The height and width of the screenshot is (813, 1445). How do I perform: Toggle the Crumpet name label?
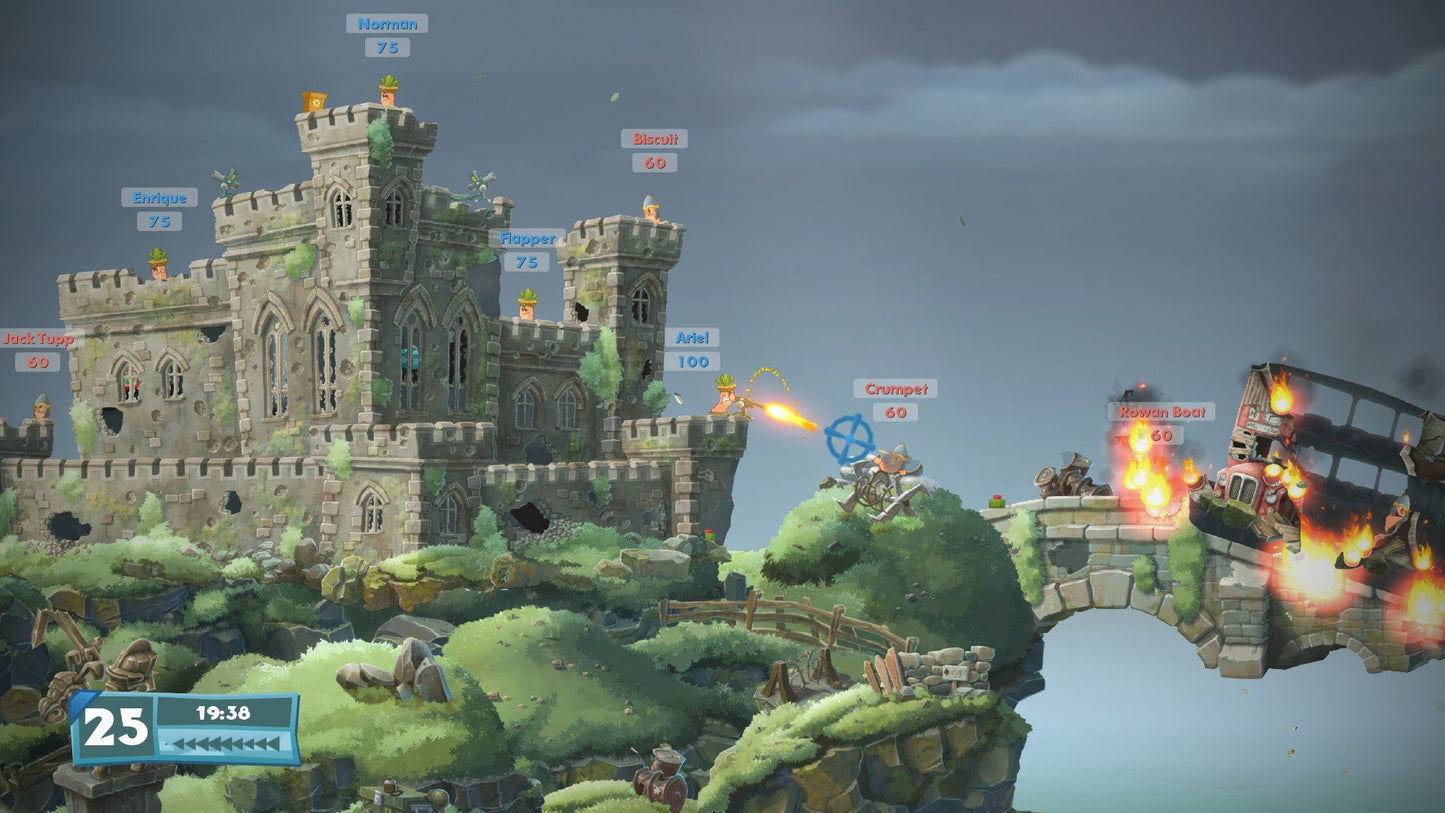point(895,390)
